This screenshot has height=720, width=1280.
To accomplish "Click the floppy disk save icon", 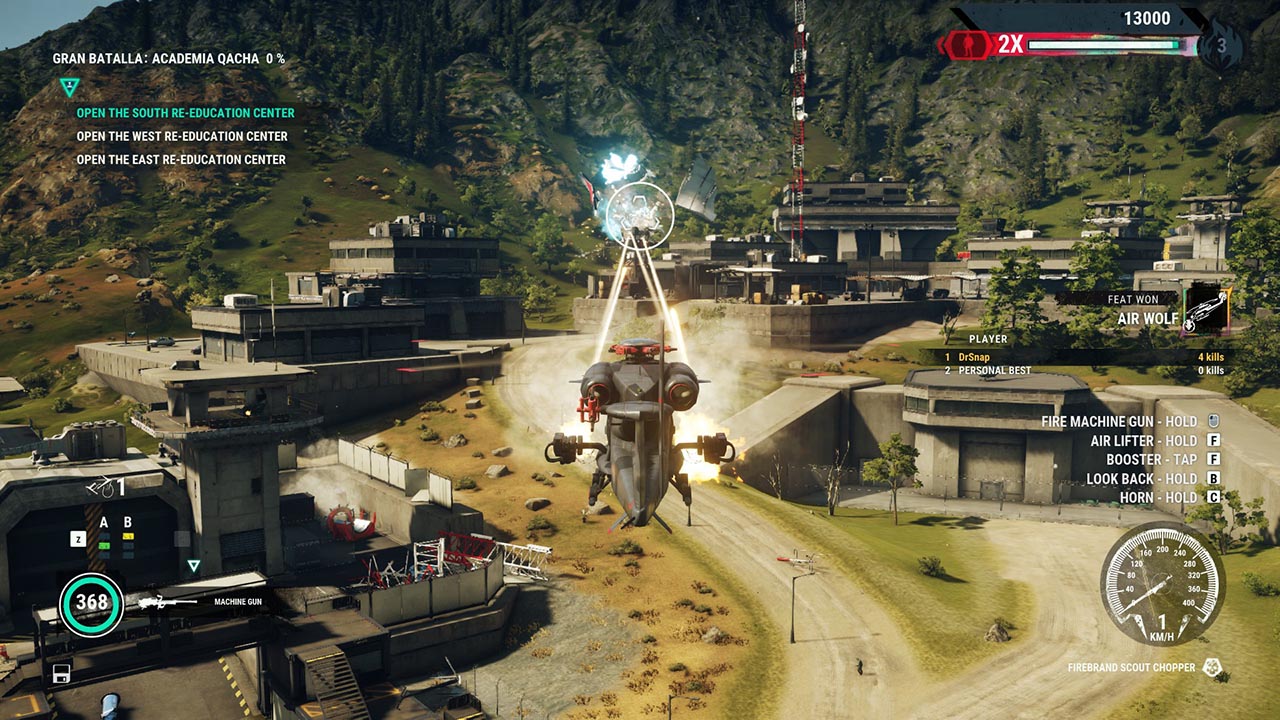I will click(x=61, y=672).
